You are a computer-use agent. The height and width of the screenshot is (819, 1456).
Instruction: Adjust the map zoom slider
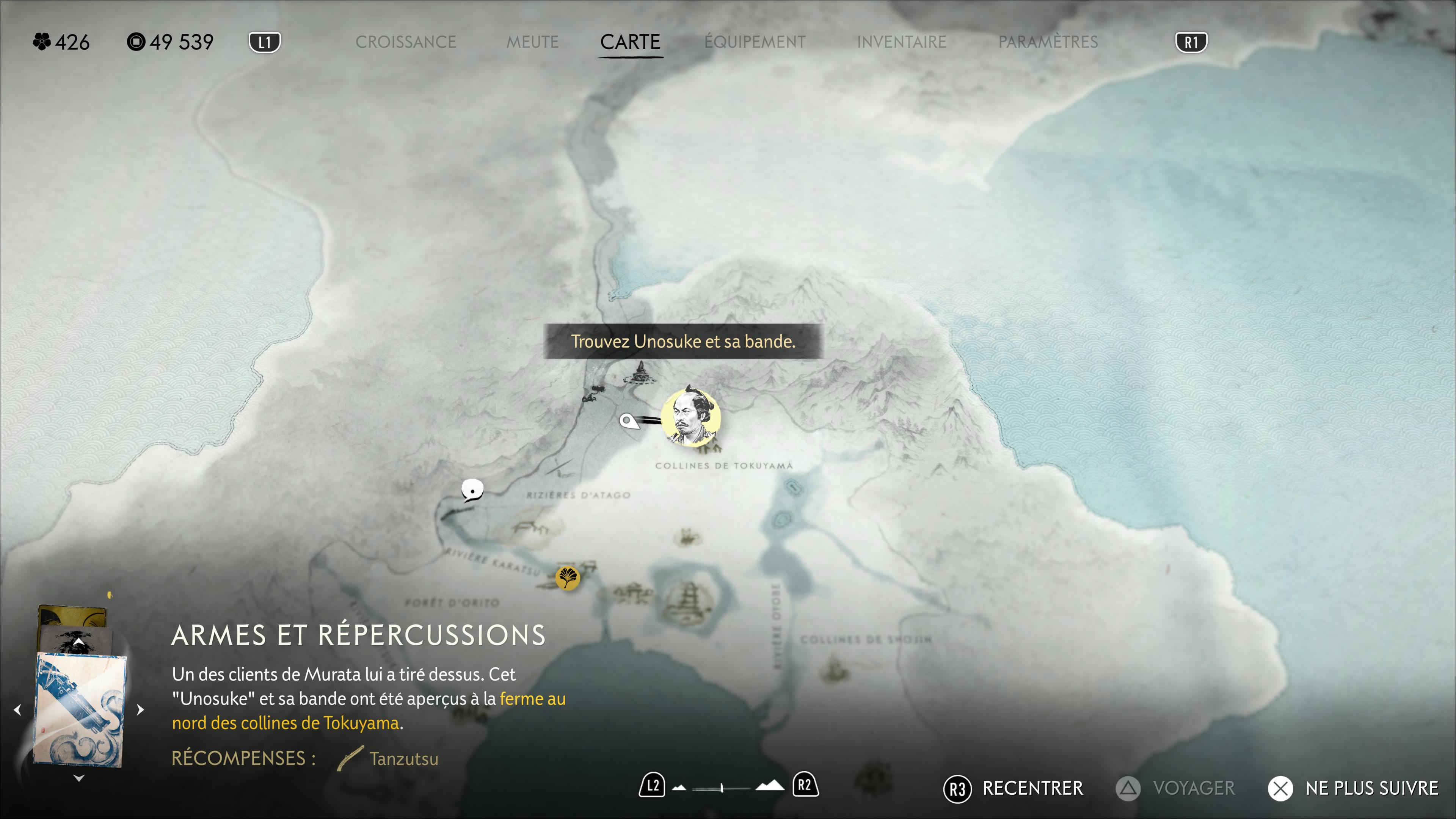click(x=722, y=788)
